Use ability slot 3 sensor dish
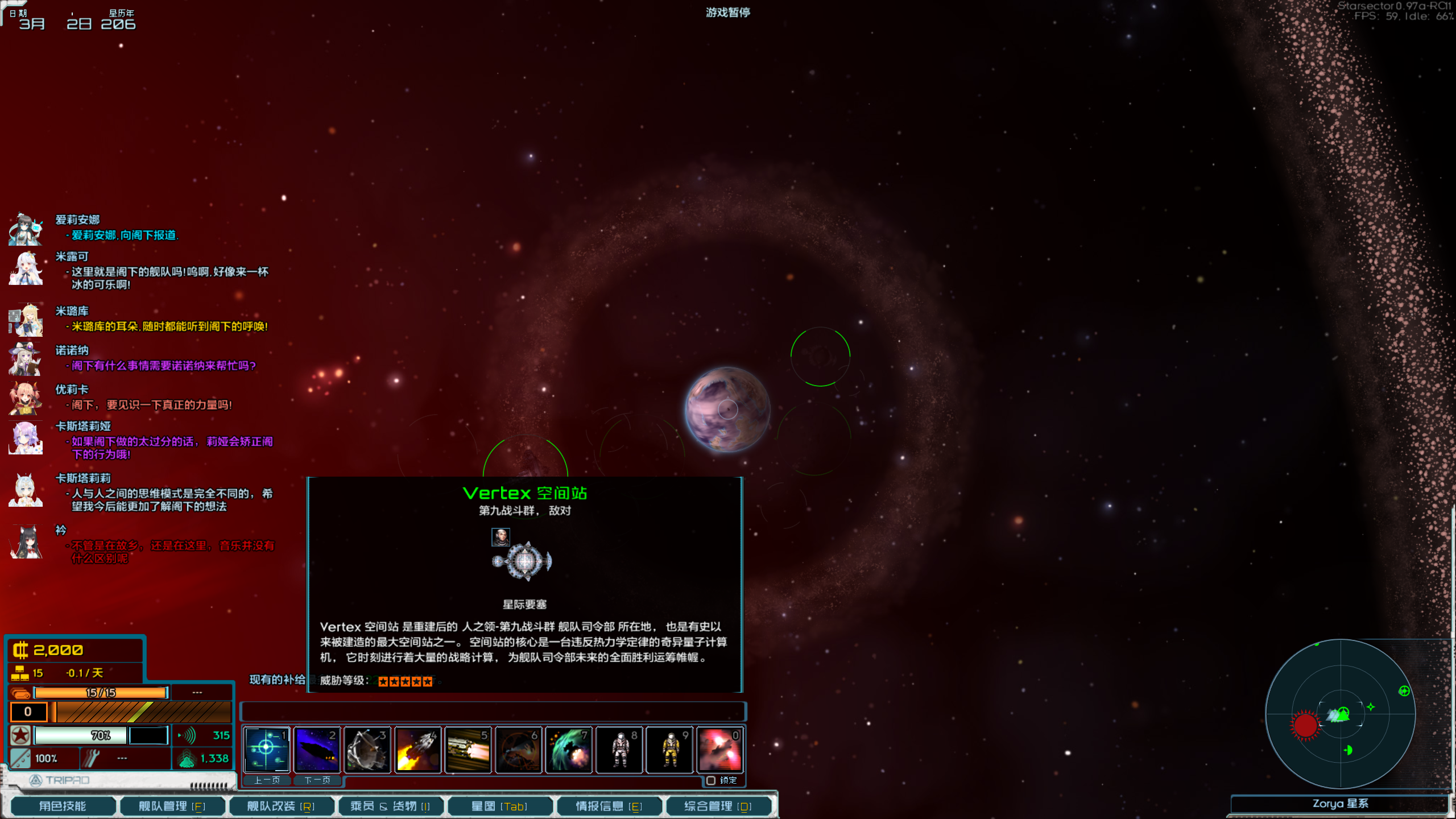The width and height of the screenshot is (1456, 819). (367, 750)
